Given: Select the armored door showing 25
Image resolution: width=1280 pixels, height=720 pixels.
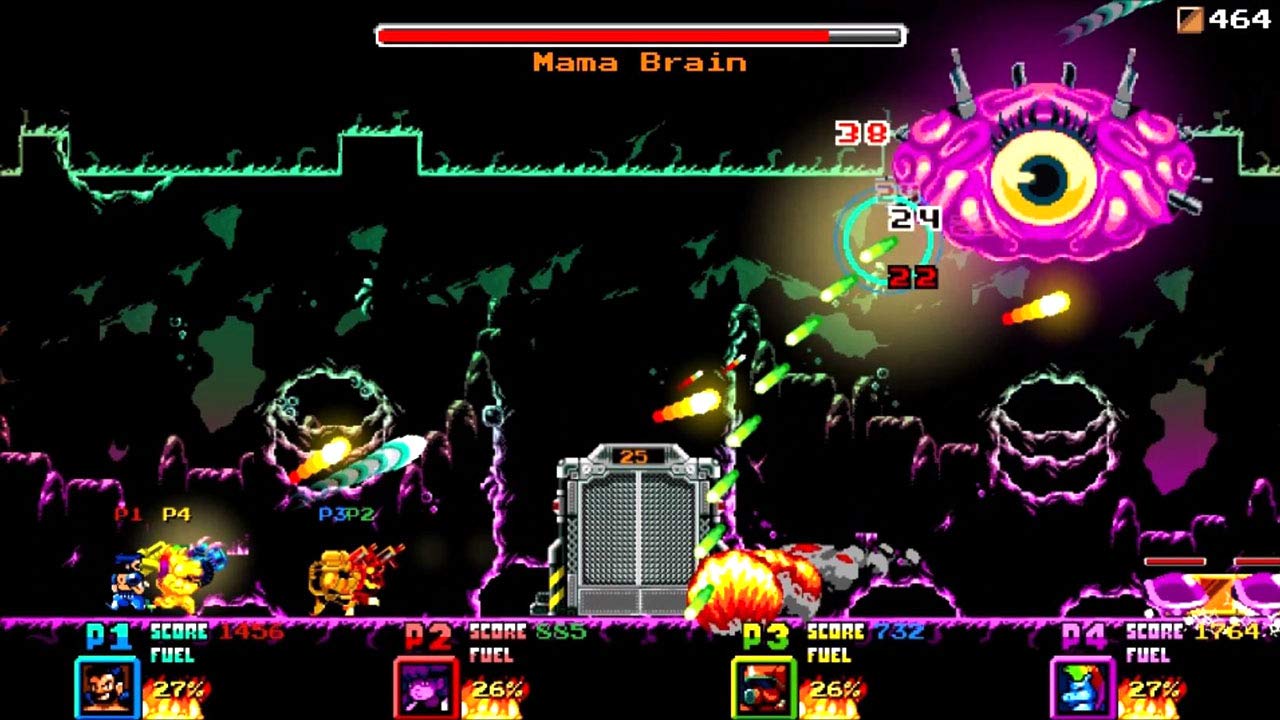Looking at the screenshot, I should coord(638,530).
